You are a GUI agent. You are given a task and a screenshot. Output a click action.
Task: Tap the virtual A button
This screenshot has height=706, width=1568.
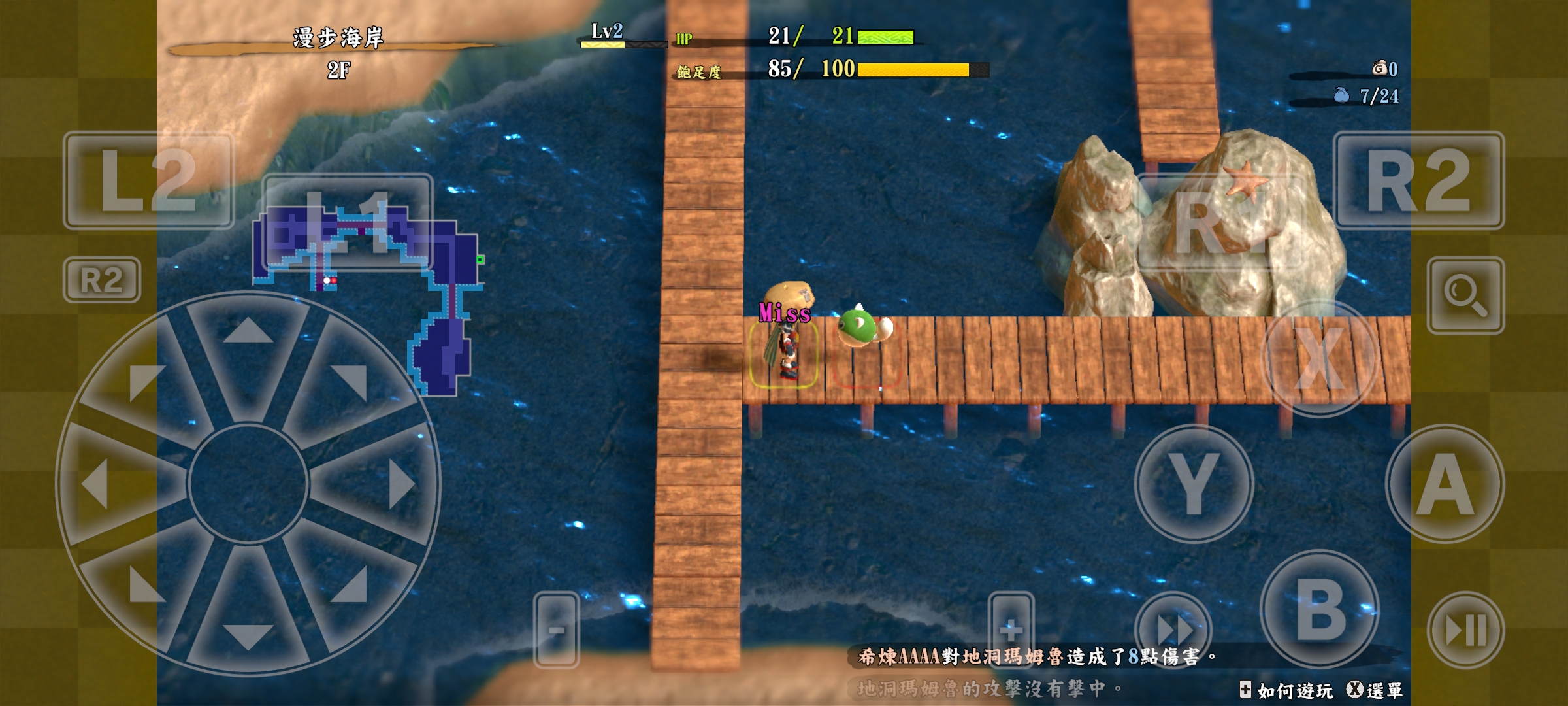1445,484
